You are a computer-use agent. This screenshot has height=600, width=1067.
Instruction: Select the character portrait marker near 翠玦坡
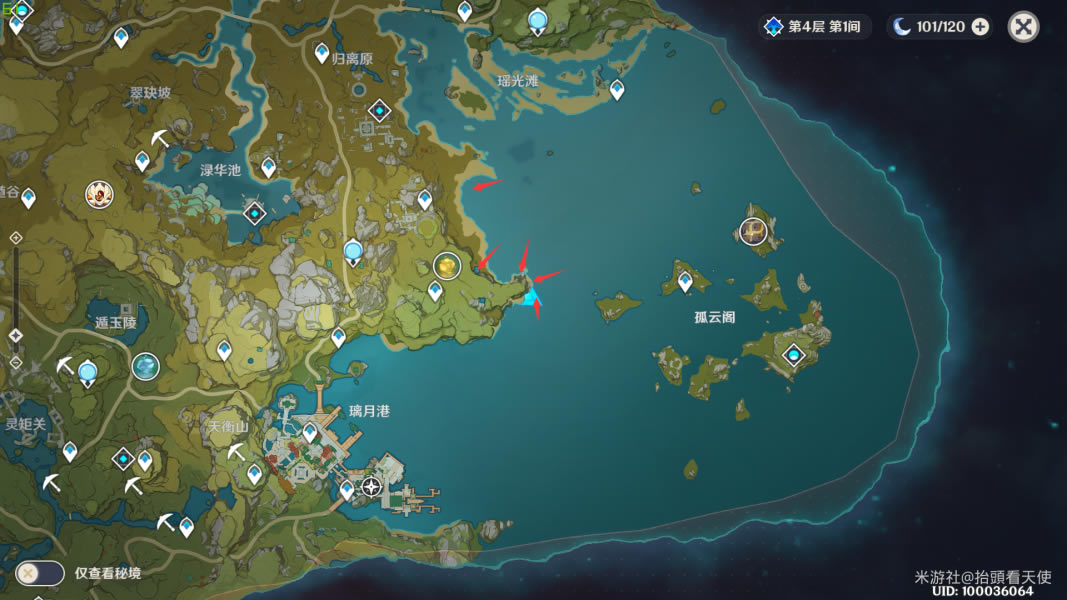coord(99,193)
